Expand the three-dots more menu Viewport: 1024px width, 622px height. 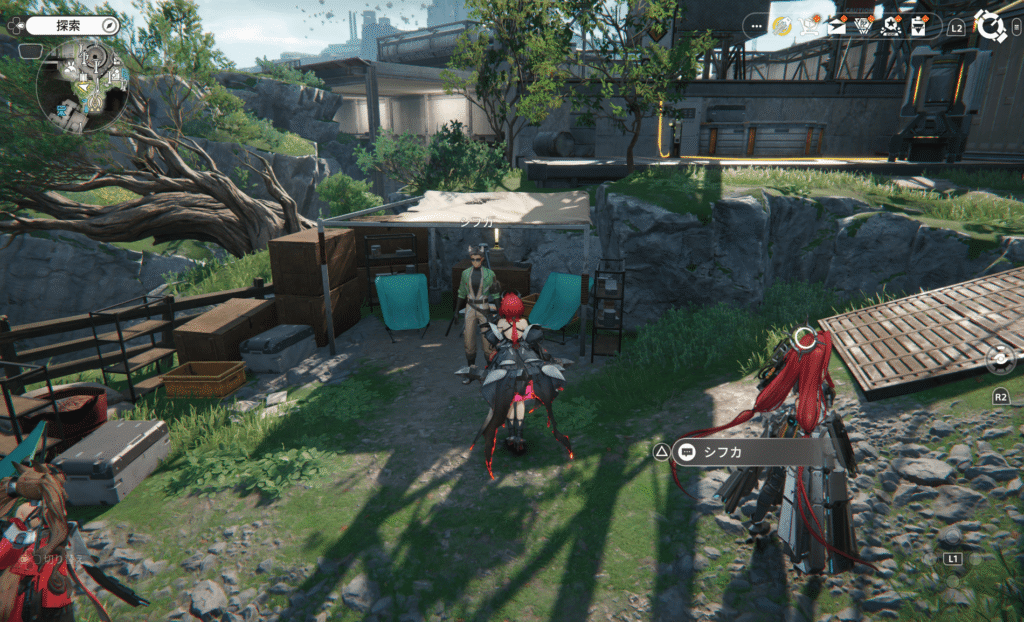click(x=755, y=27)
